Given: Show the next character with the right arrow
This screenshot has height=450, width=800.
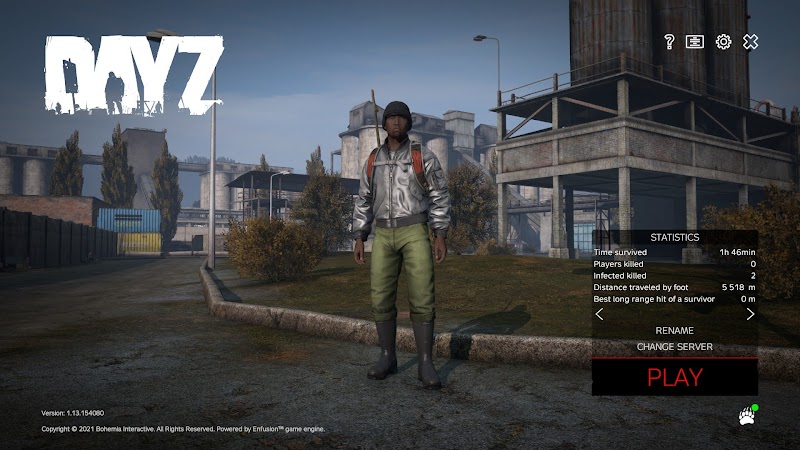Looking at the screenshot, I should click(x=750, y=314).
